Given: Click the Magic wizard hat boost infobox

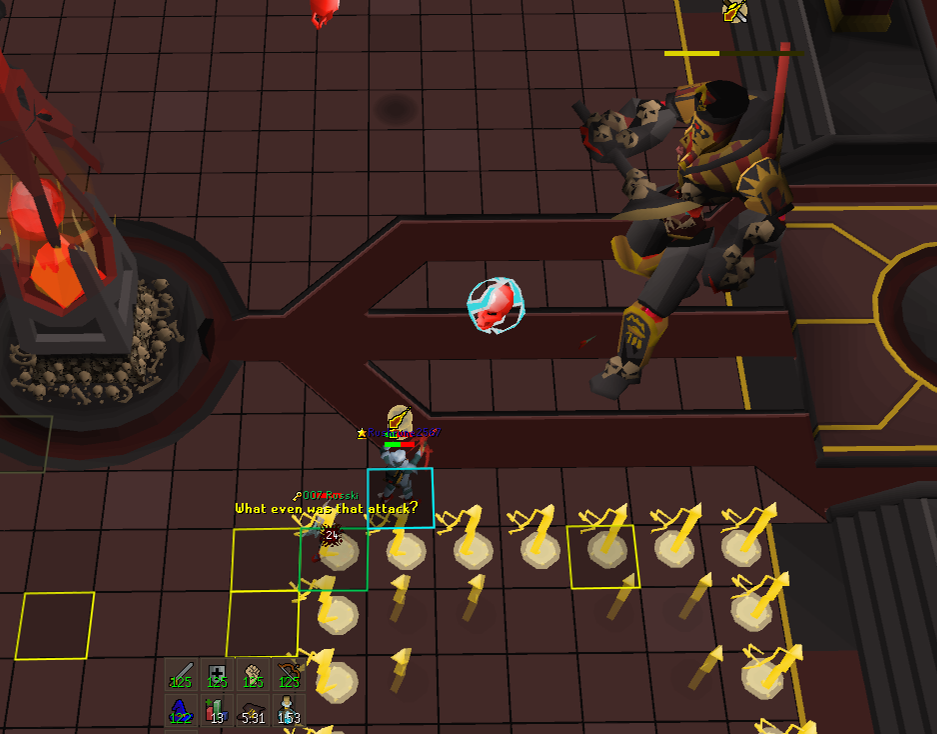Looking at the screenshot, I should pos(181,710).
